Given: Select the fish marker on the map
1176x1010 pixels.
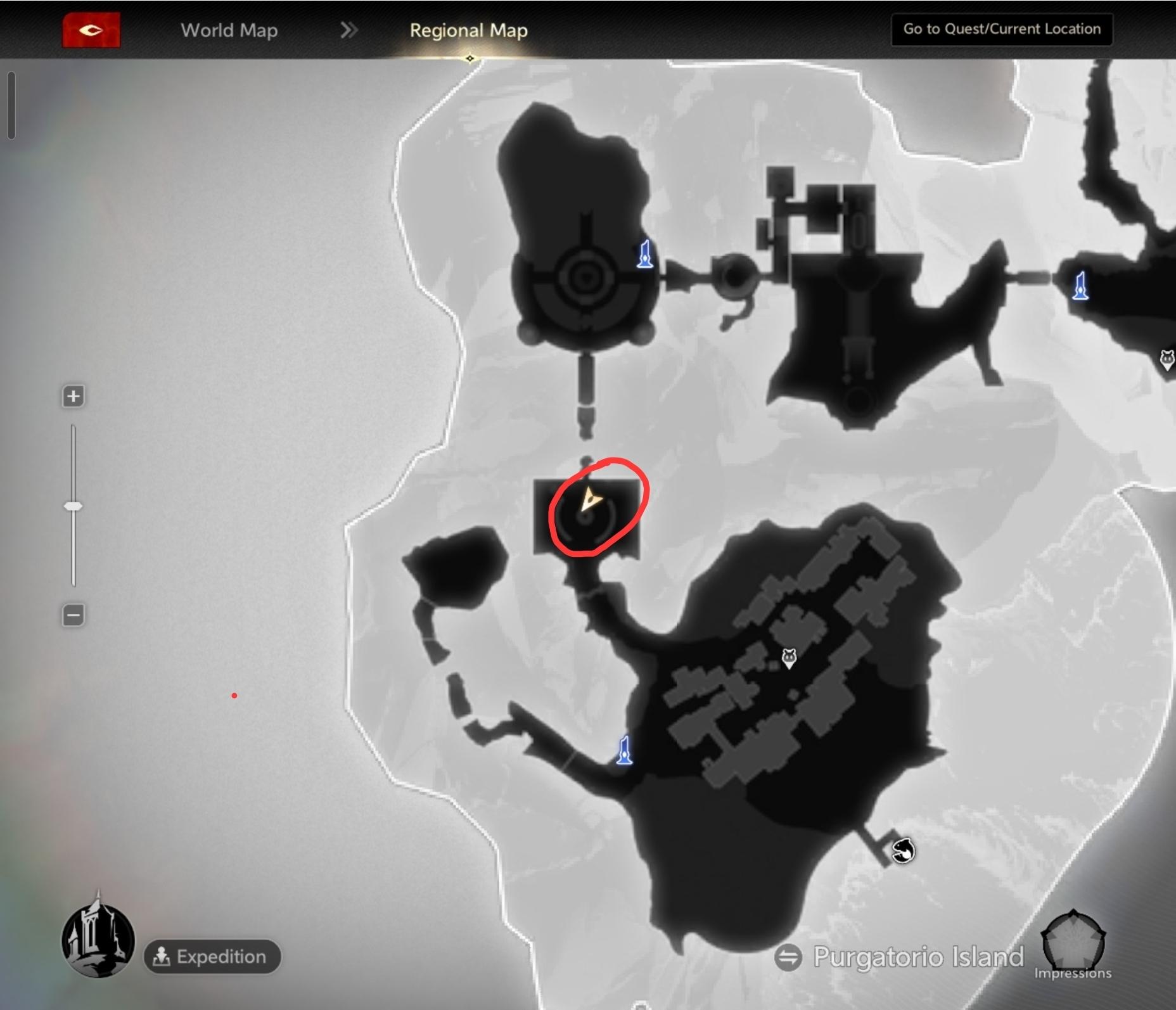Looking at the screenshot, I should (x=903, y=850).
